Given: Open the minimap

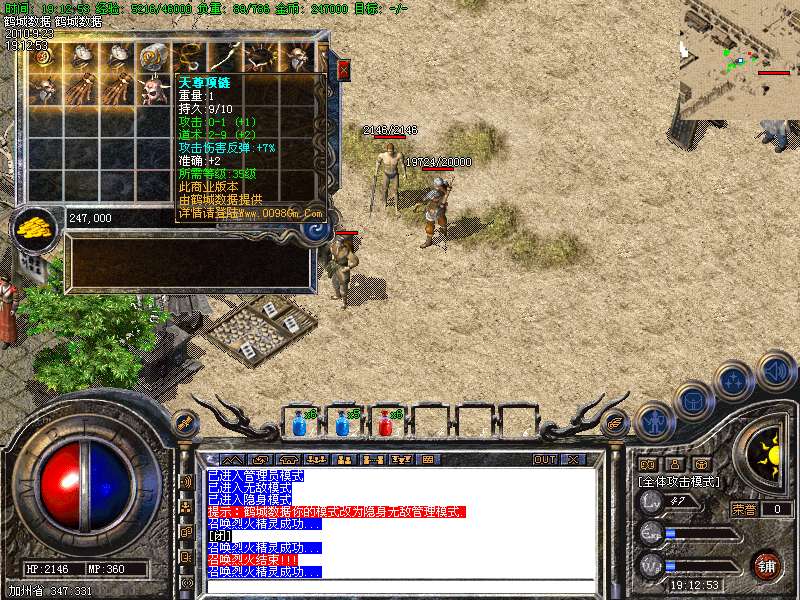Looking at the screenshot, I should point(740,60).
